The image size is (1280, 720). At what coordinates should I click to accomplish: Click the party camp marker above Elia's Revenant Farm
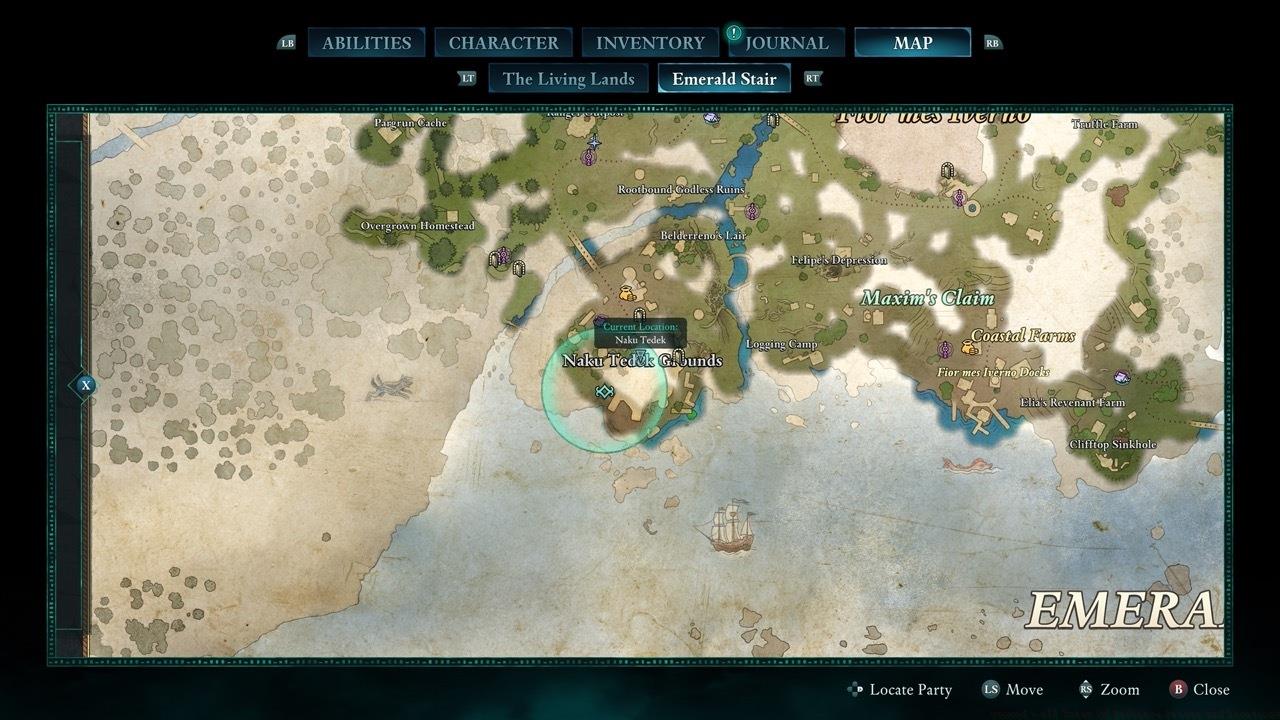[1122, 377]
